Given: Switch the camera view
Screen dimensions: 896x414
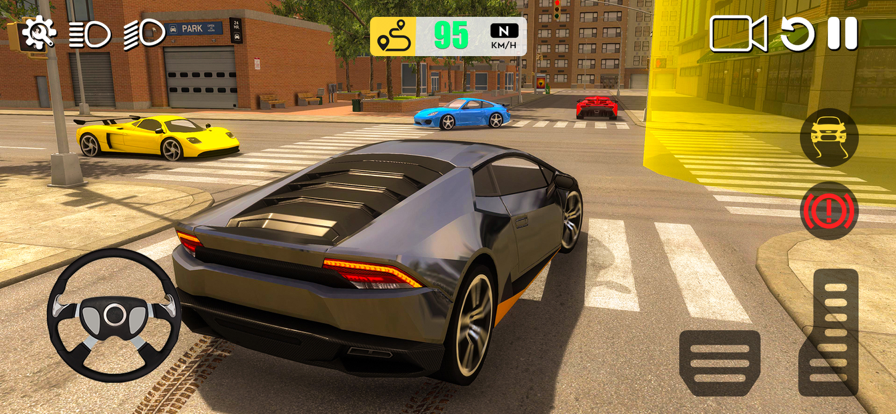Looking at the screenshot, I should [738, 34].
